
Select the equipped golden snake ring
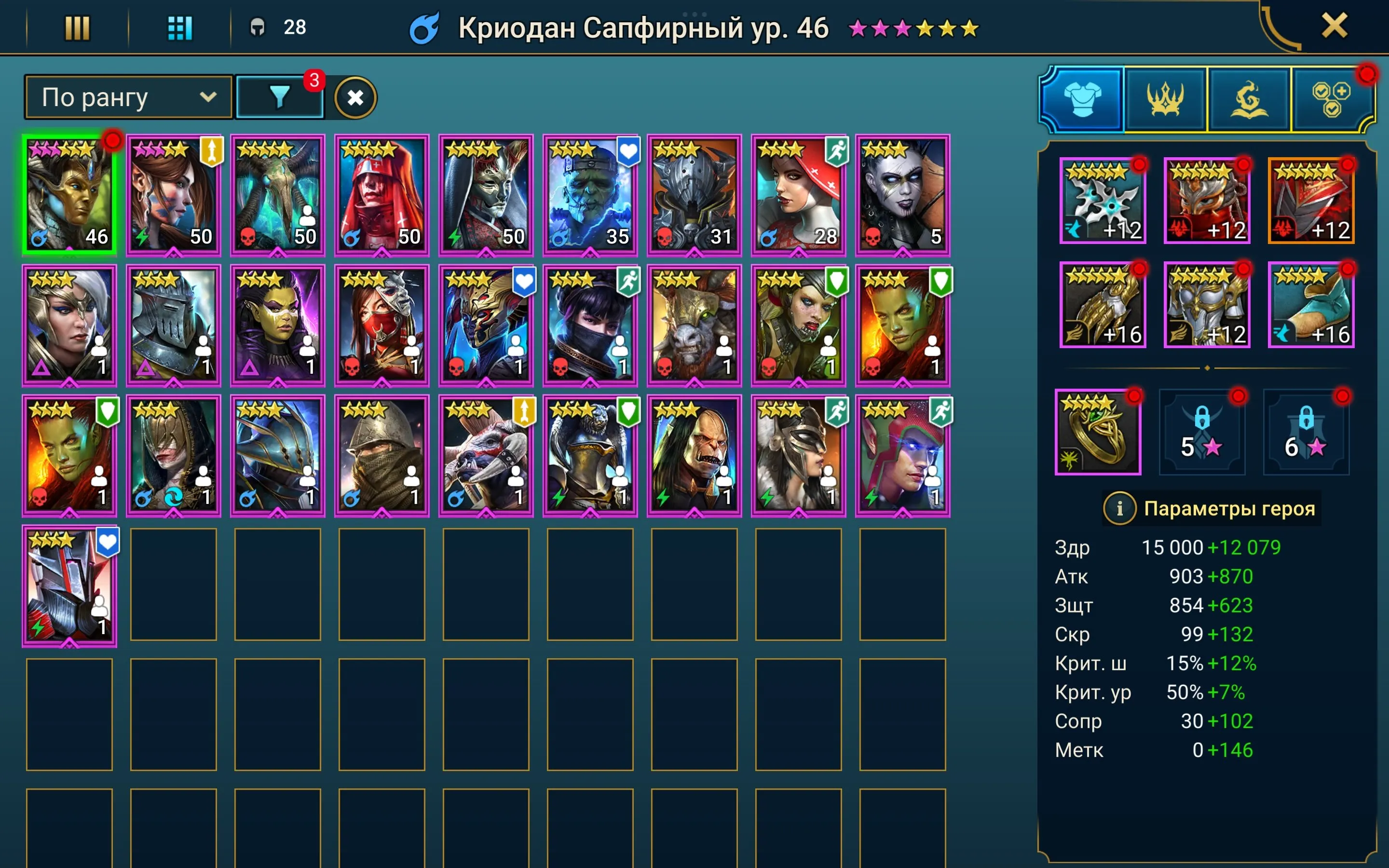coord(1099,434)
